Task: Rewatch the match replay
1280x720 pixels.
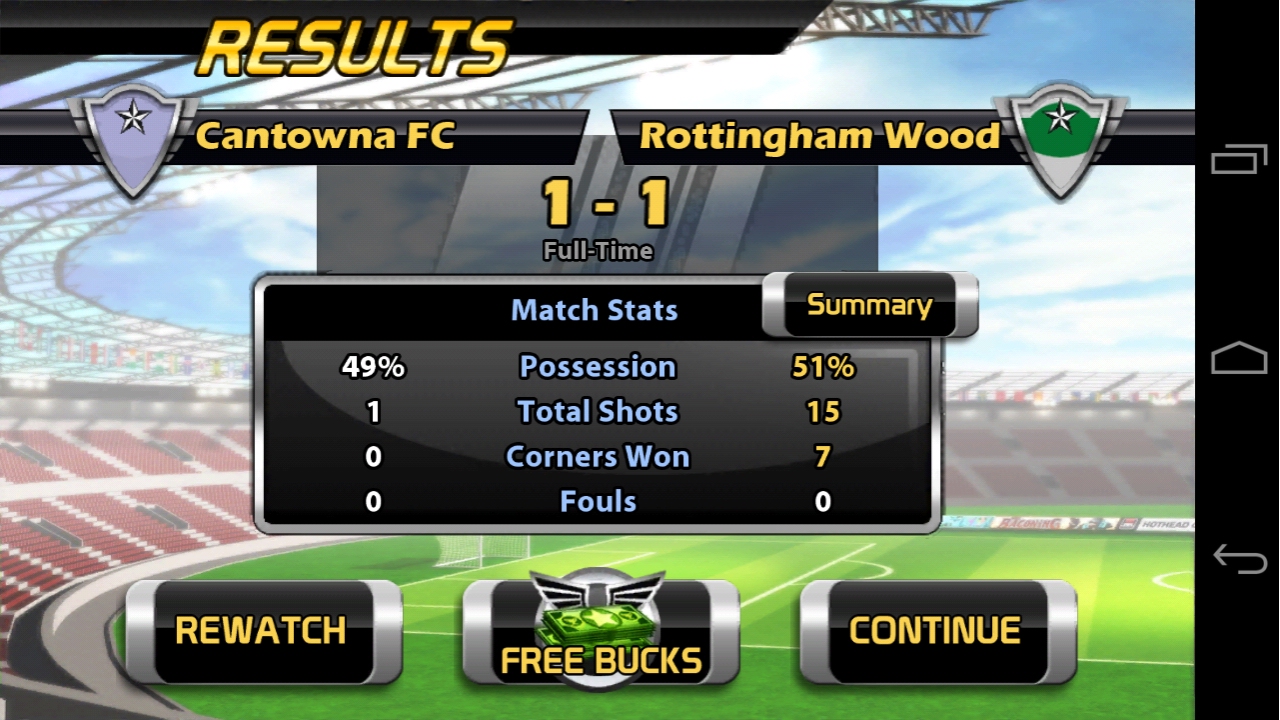Action: coord(262,631)
